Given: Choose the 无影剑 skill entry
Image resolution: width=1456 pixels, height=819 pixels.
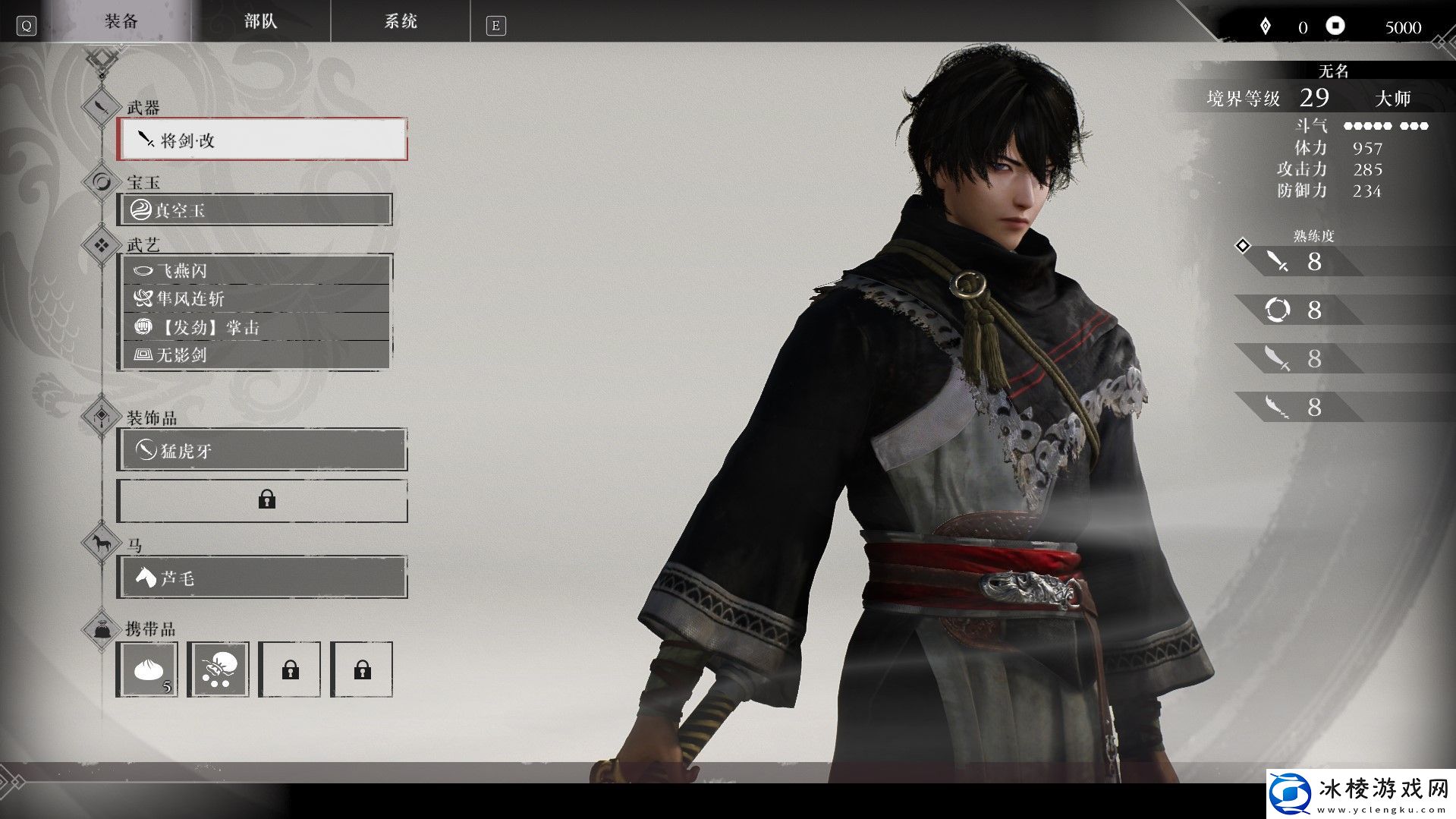Looking at the screenshot, I should 256,354.
